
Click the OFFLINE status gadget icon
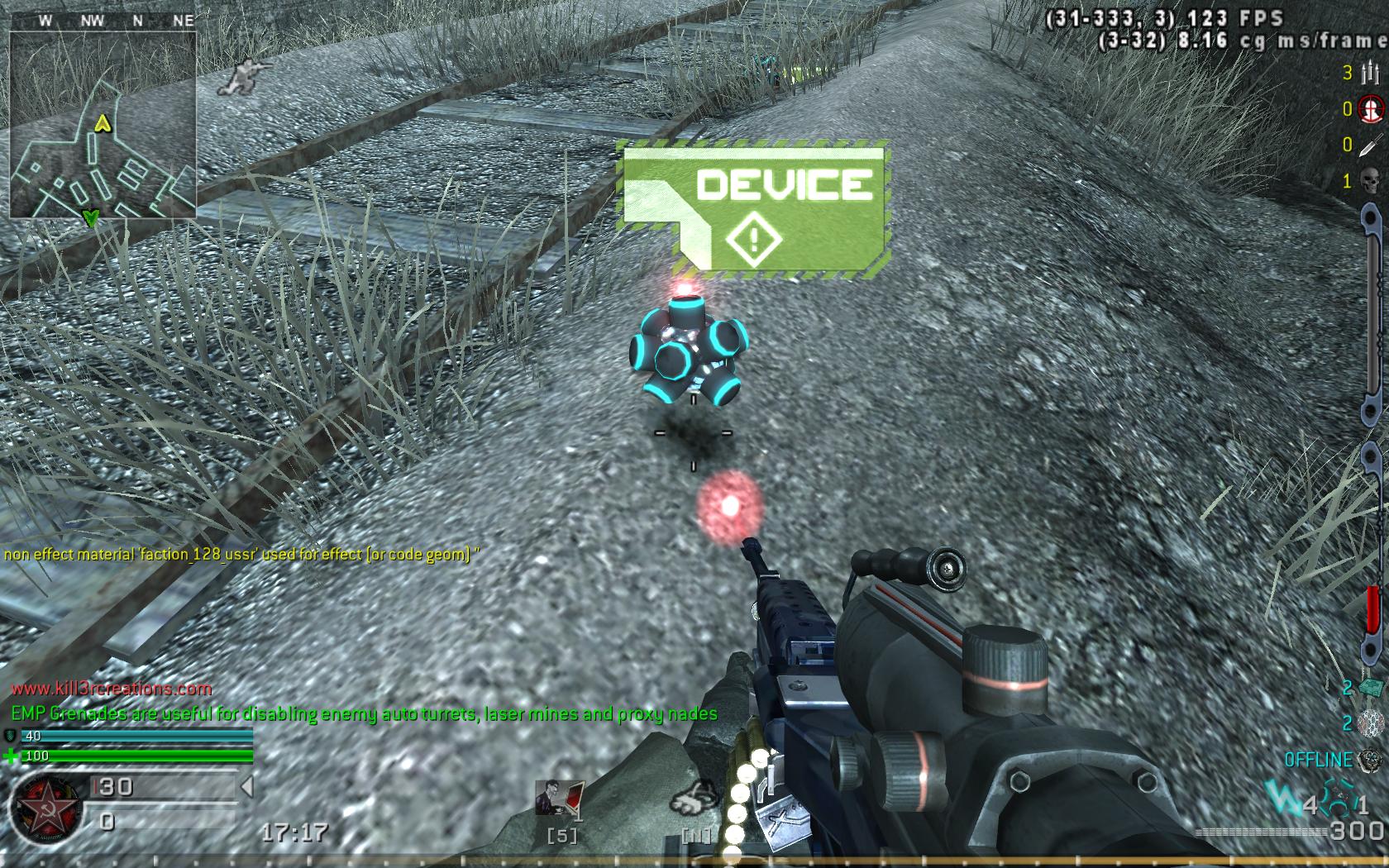coord(1370,760)
